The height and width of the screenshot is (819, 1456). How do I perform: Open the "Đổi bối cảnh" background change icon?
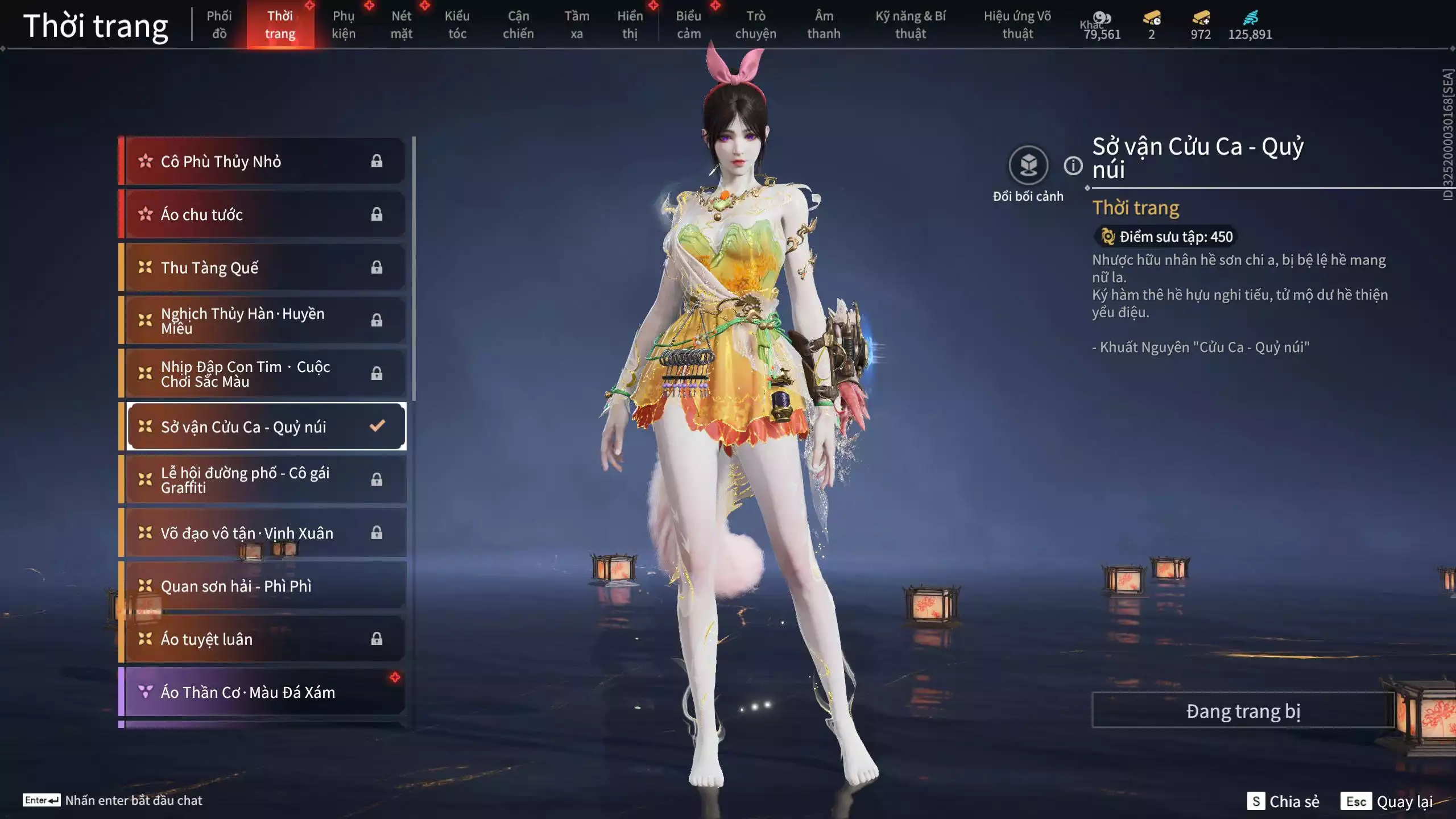point(1027,167)
